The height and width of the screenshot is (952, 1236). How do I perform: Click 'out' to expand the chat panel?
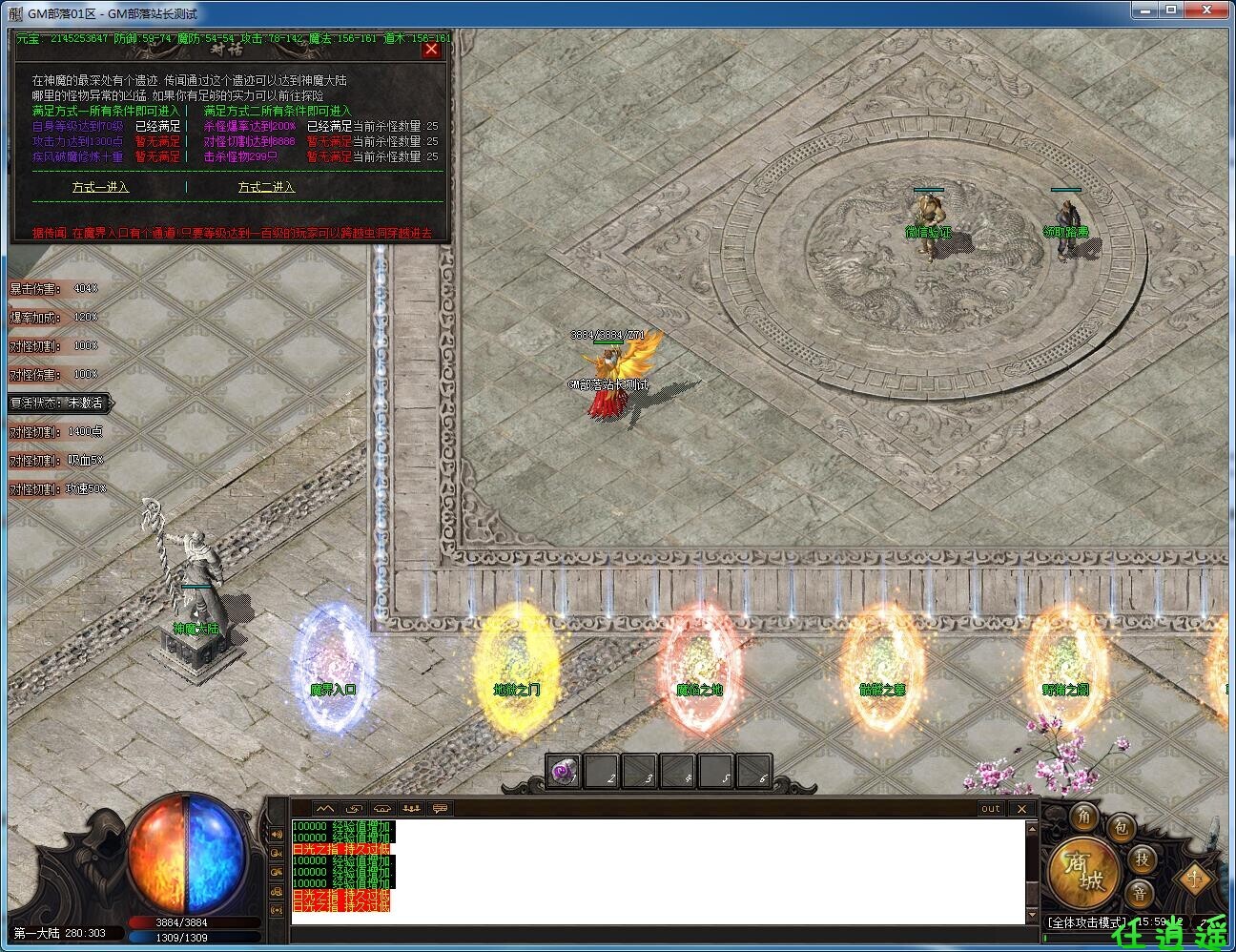[991, 808]
